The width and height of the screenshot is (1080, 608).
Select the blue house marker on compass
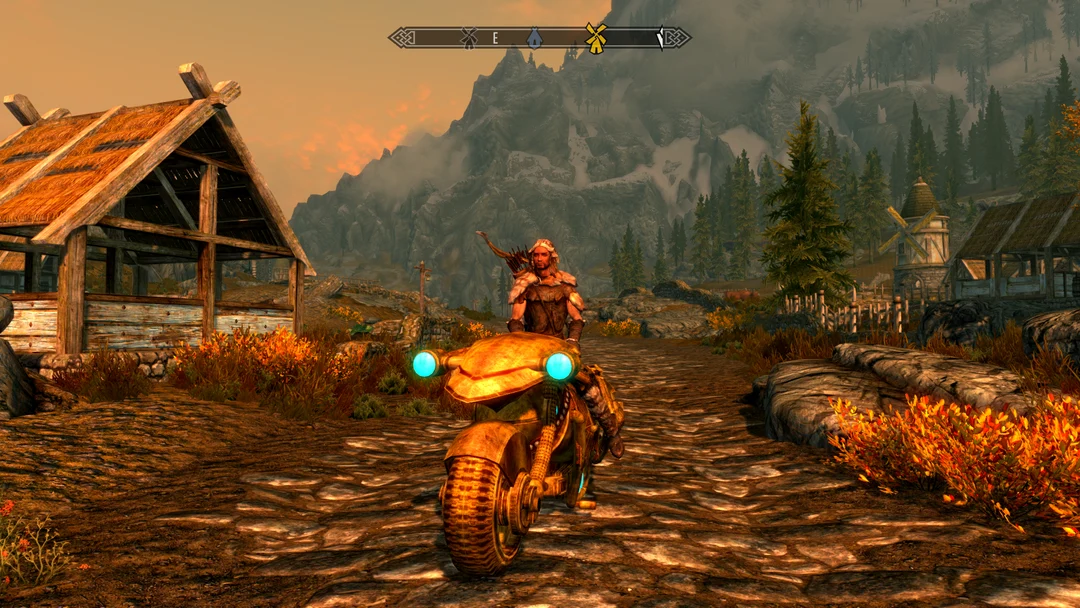(535, 38)
